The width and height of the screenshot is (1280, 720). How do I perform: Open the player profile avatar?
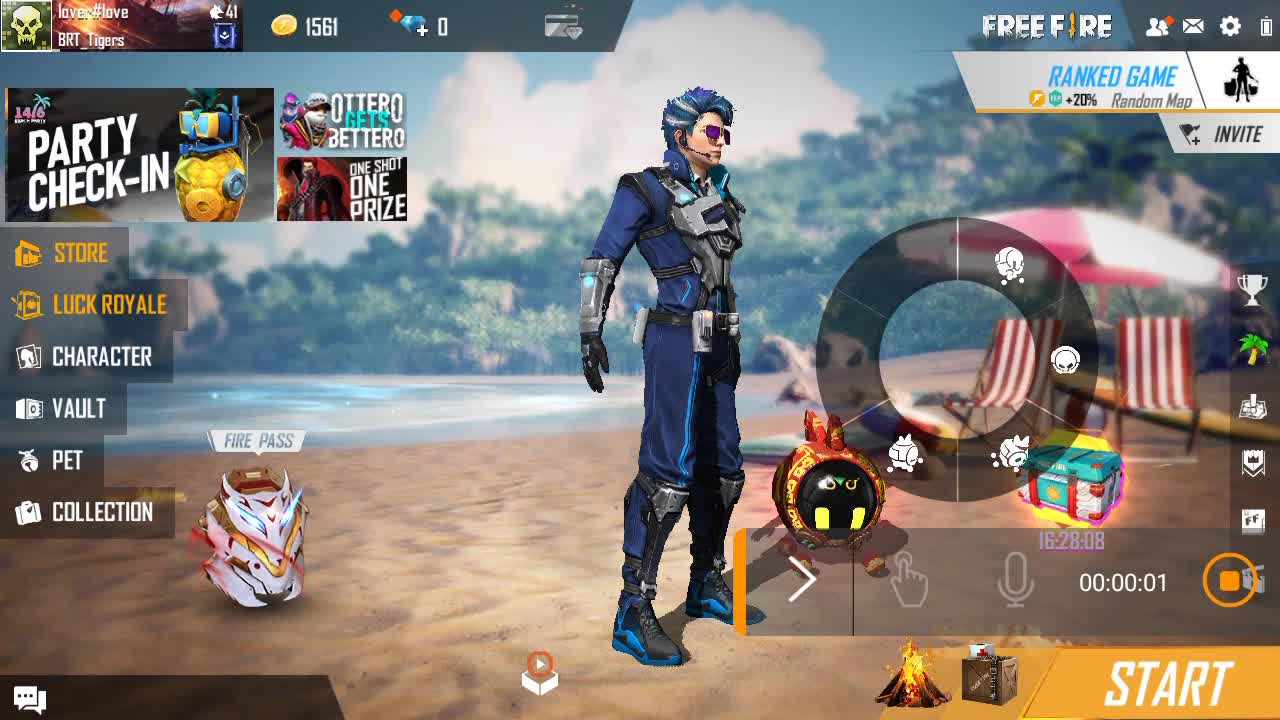point(27,26)
